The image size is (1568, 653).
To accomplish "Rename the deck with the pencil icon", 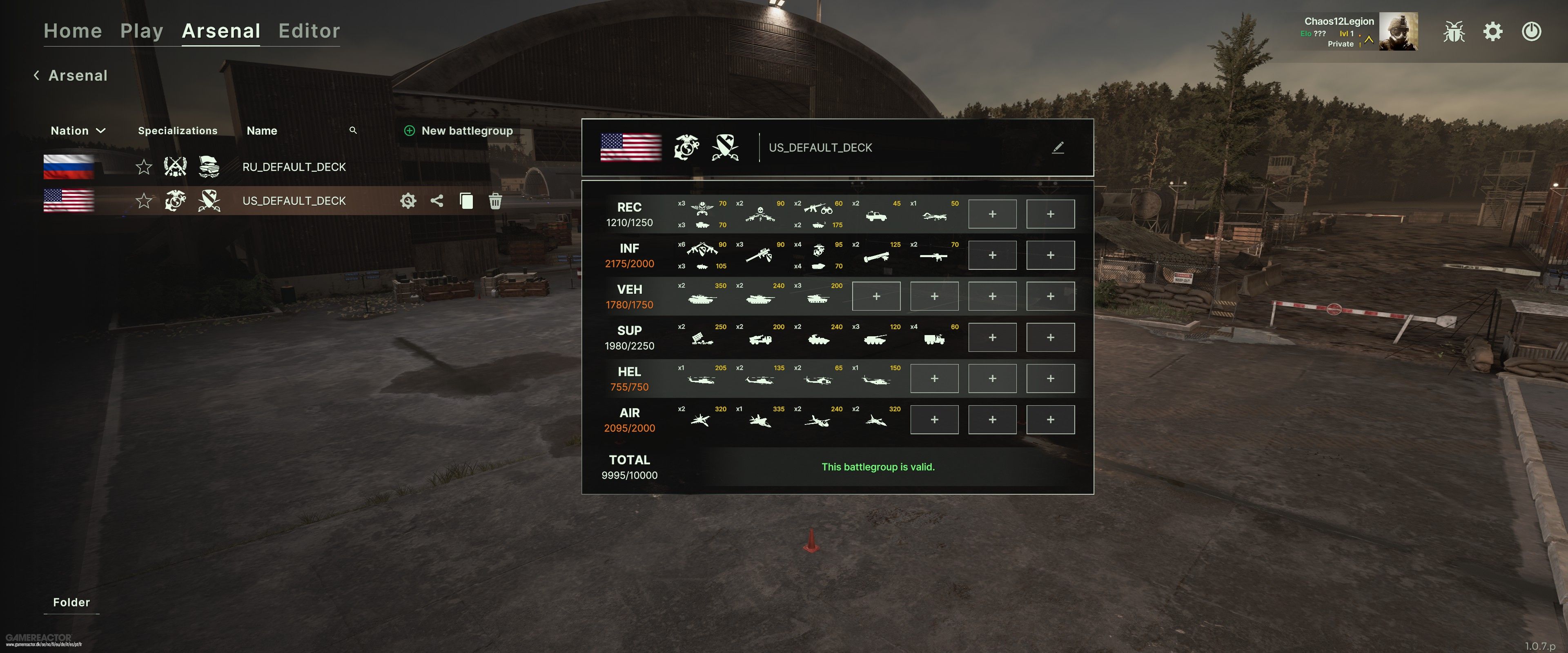I will coord(1058,148).
